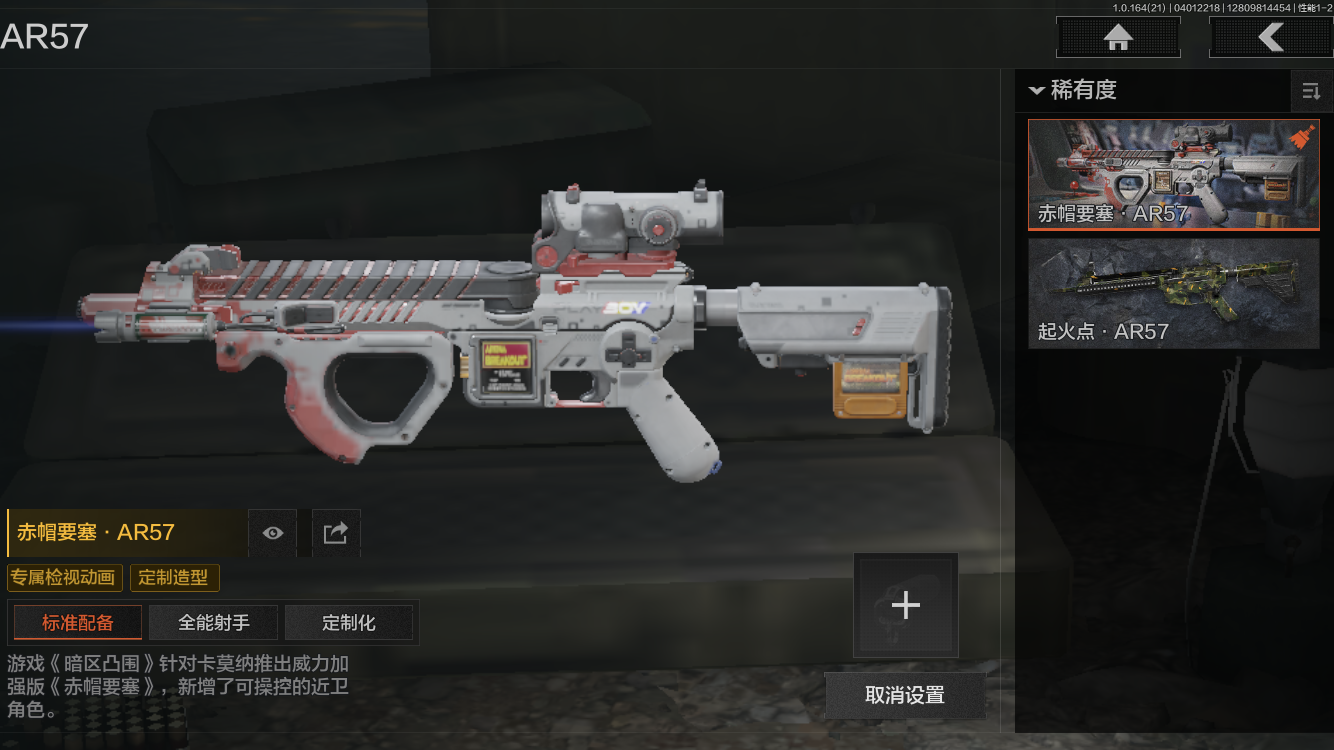
Task: Open the 稀有度 rarity filter dropdown
Action: click(x=1072, y=90)
